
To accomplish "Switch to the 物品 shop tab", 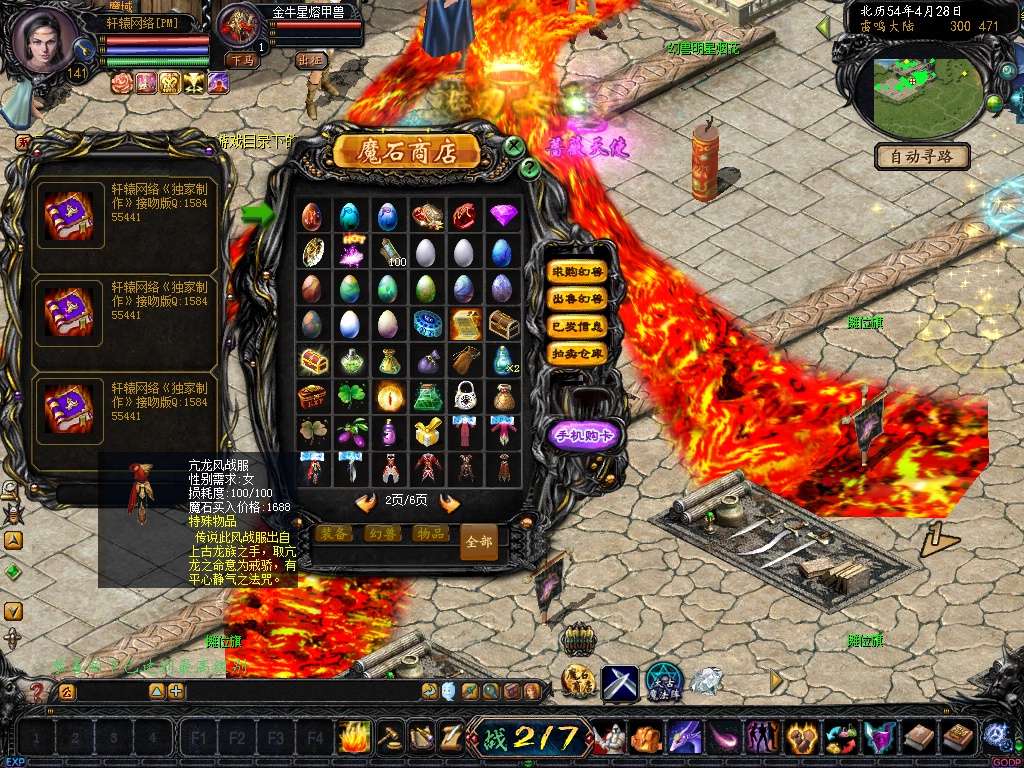I will tap(430, 534).
